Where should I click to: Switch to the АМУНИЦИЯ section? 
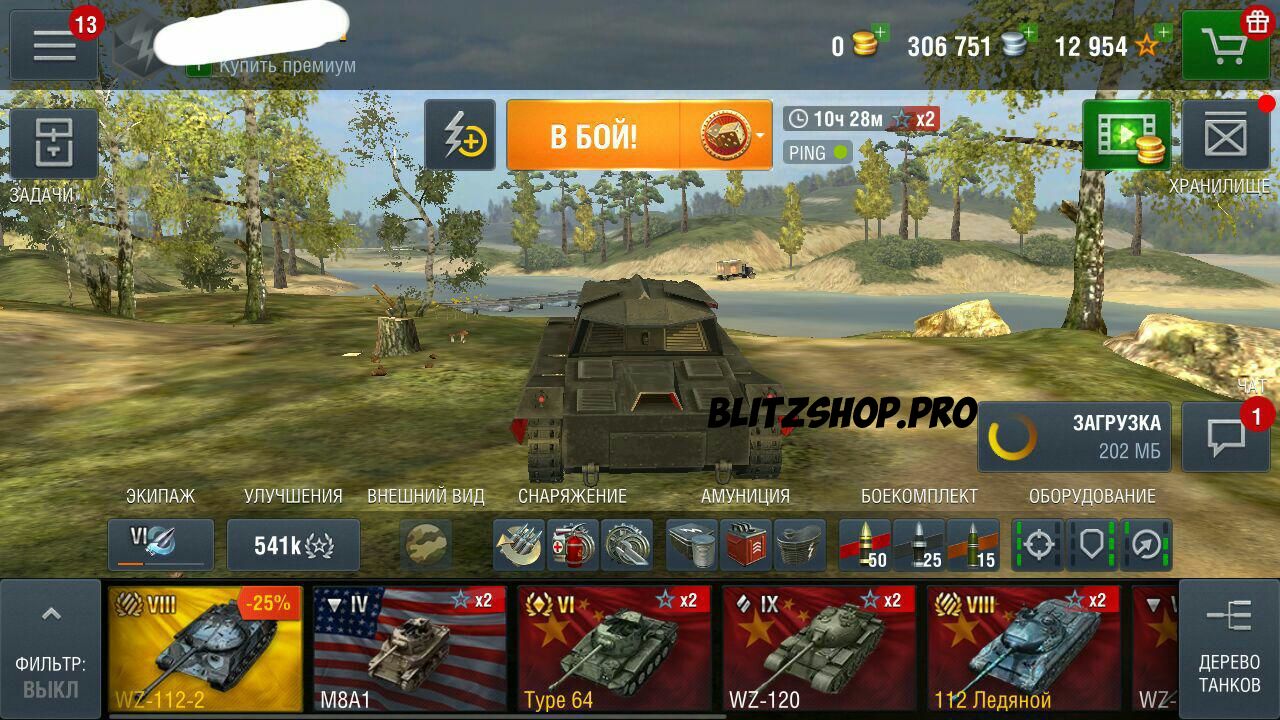tap(744, 495)
